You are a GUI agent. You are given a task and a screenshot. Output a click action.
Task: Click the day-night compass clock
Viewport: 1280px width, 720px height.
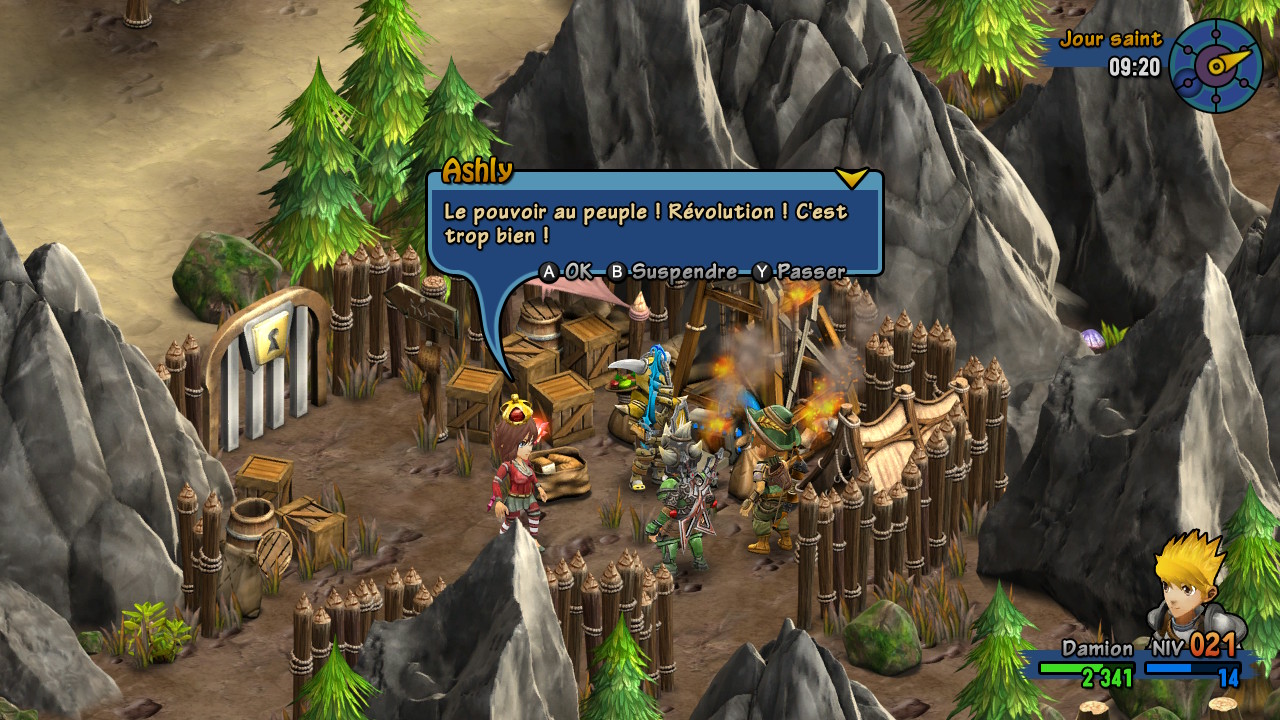coord(1215,65)
